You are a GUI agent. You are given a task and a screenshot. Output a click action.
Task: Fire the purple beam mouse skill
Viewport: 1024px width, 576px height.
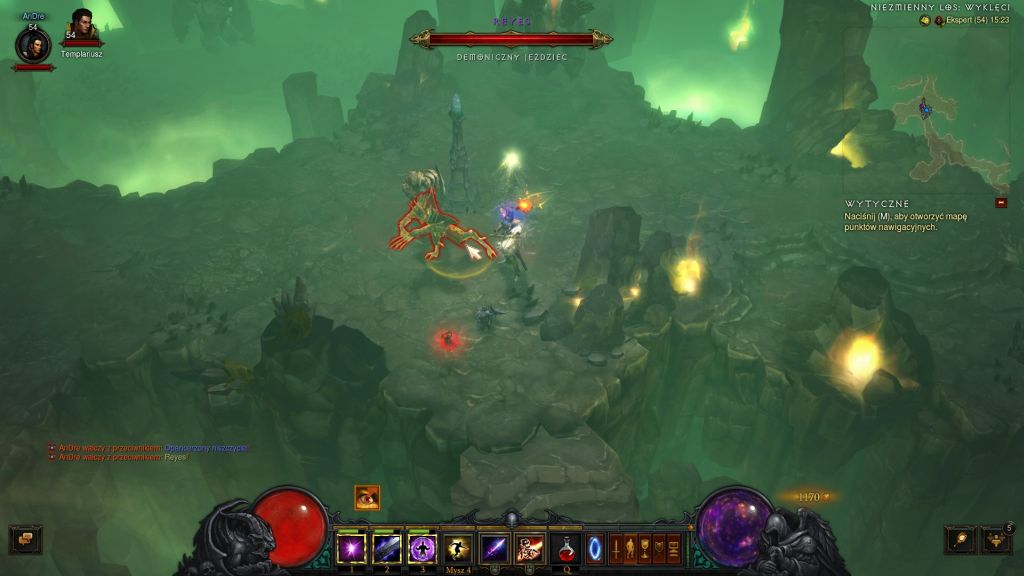pos(494,548)
